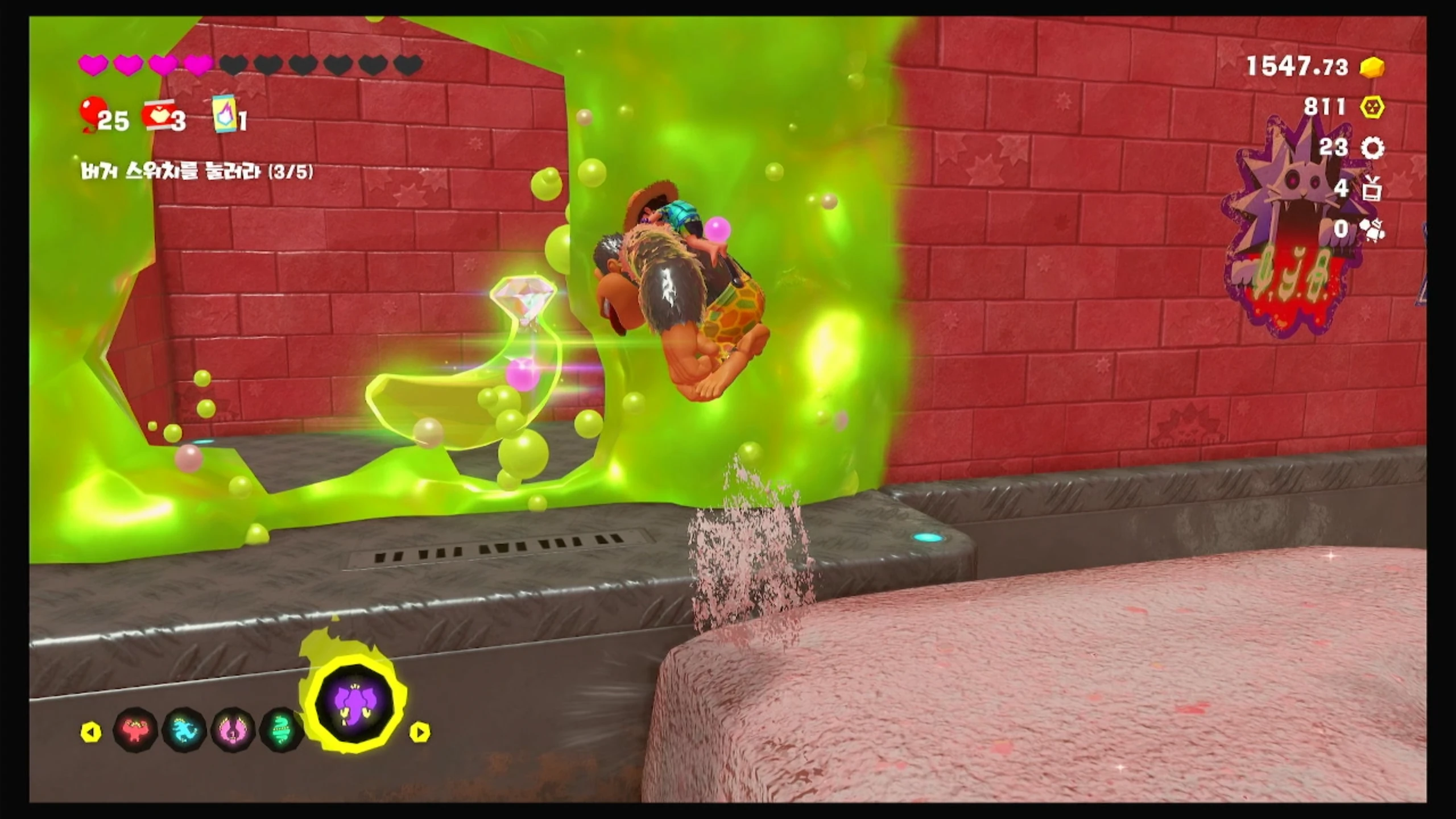The image size is (1456, 819).
Task: Use the red heart juice can
Action: [x=157, y=115]
